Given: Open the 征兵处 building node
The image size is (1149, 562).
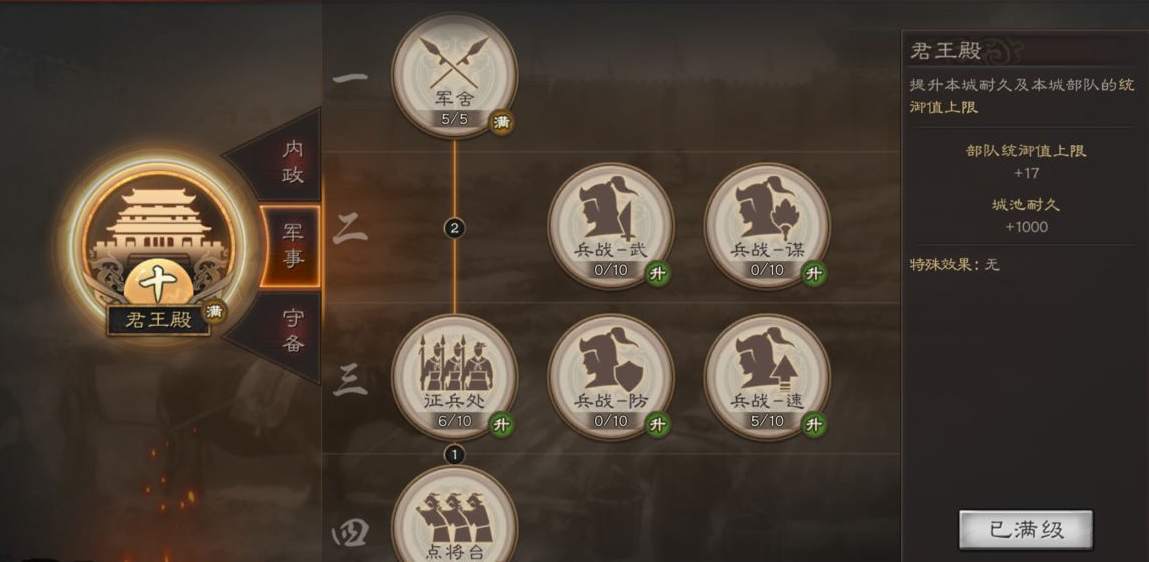Looking at the screenshot, I should pyautogui.click(x=454, y=377).
